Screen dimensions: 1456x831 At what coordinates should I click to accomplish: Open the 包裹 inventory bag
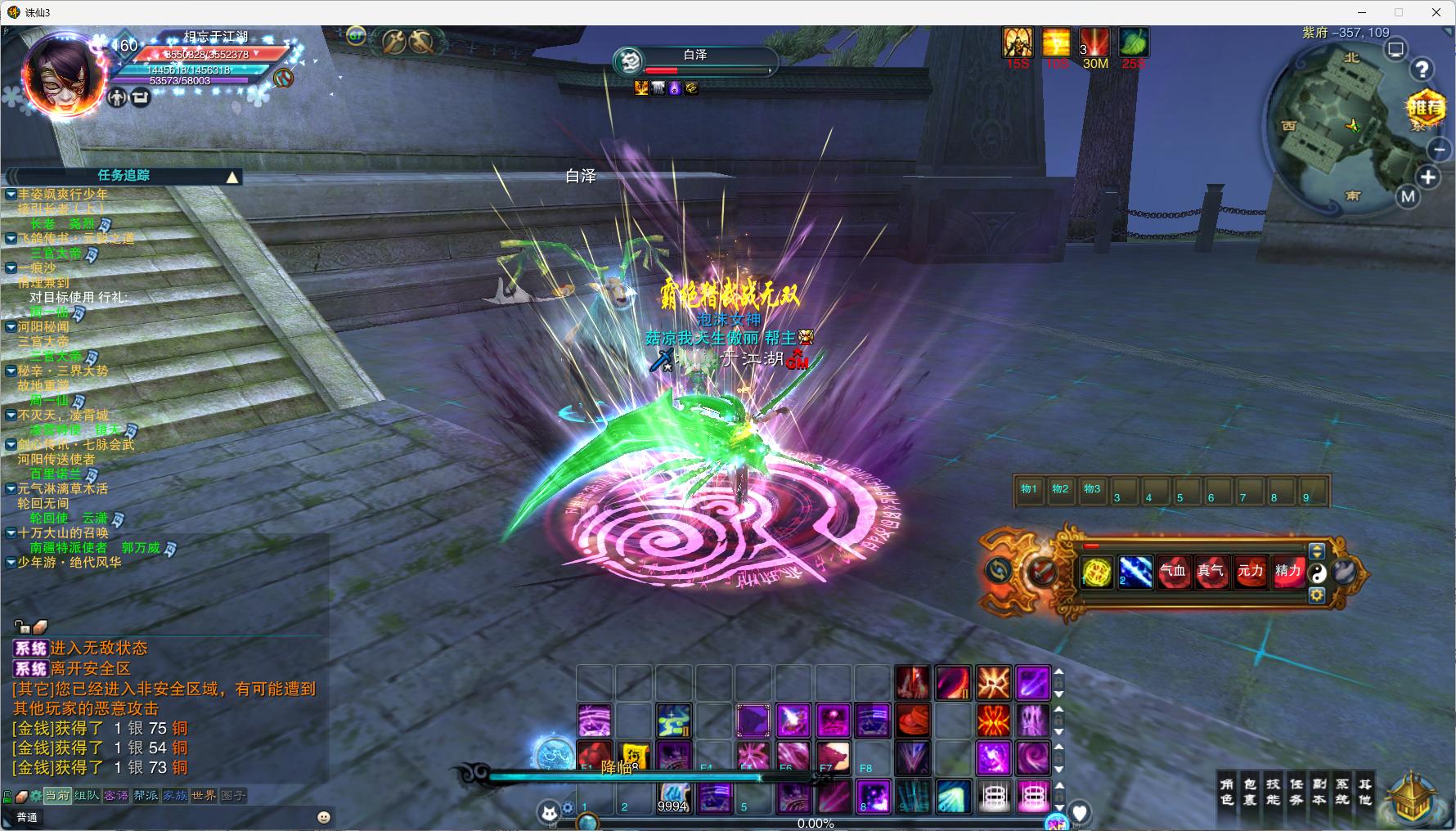pos(1250,792)
